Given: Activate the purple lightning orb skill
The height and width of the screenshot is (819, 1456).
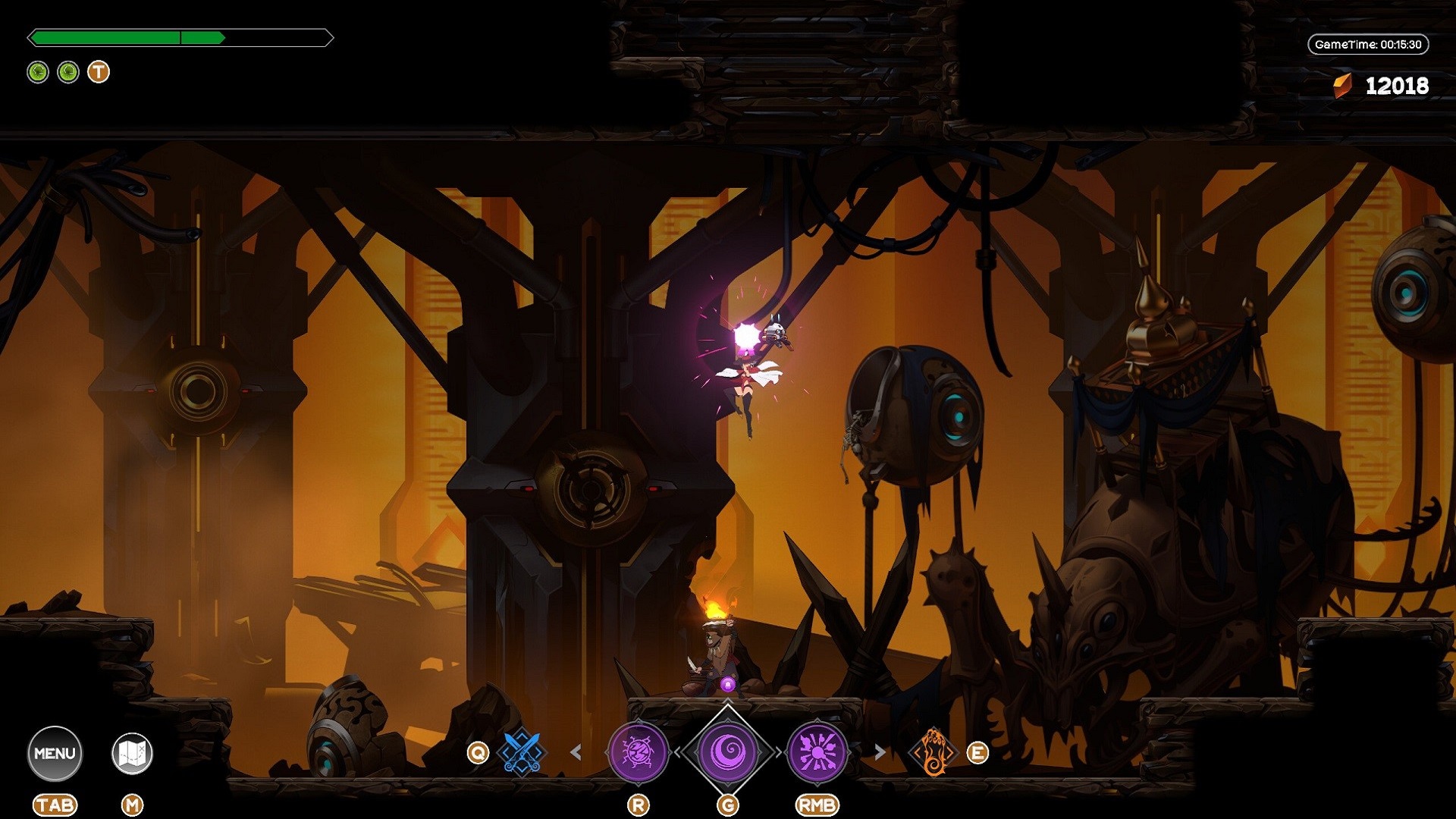Looking at the screenshot, I should tap(638, 752).
